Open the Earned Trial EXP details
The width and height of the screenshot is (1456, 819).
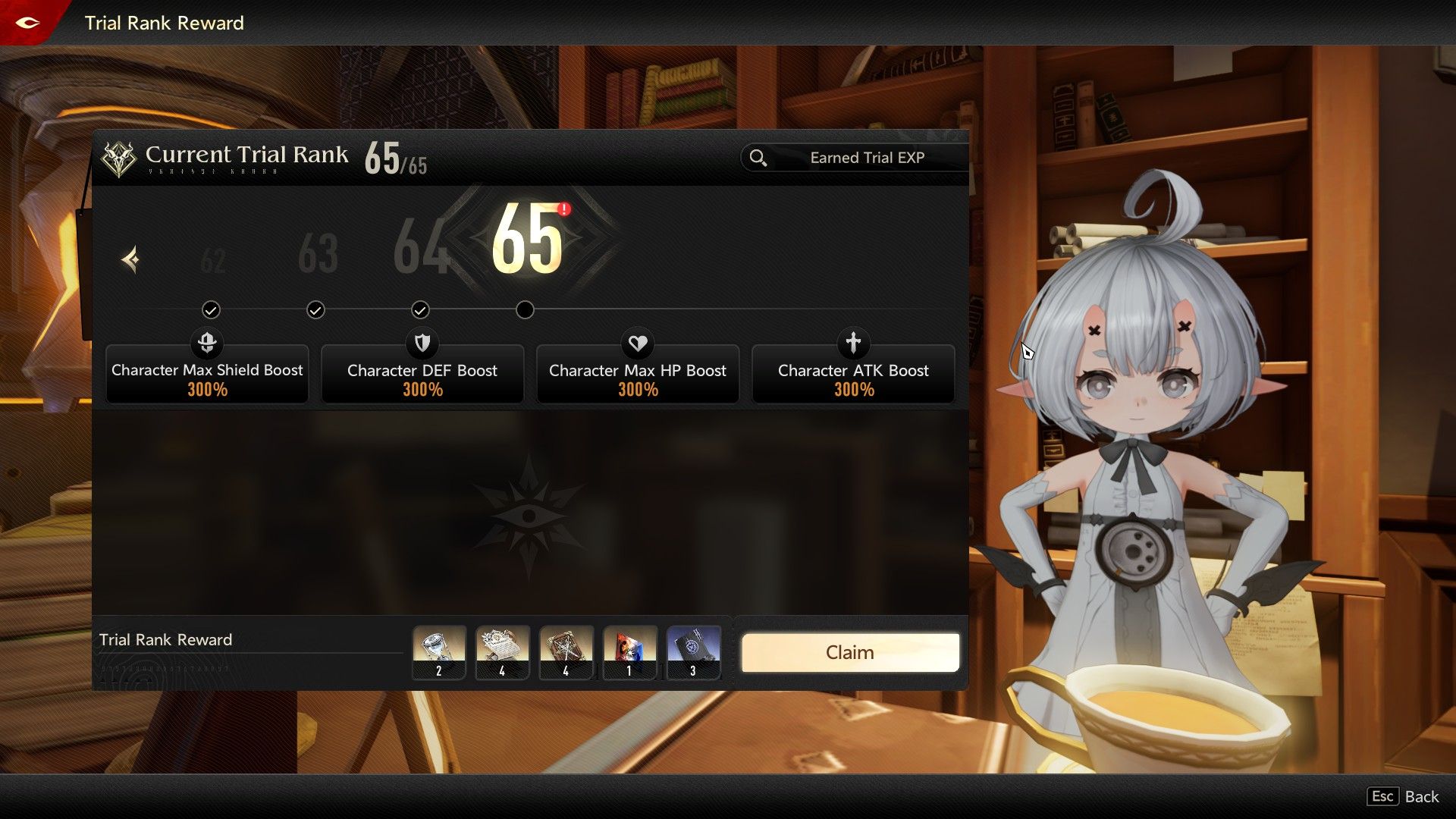click(x=854, y=158)
